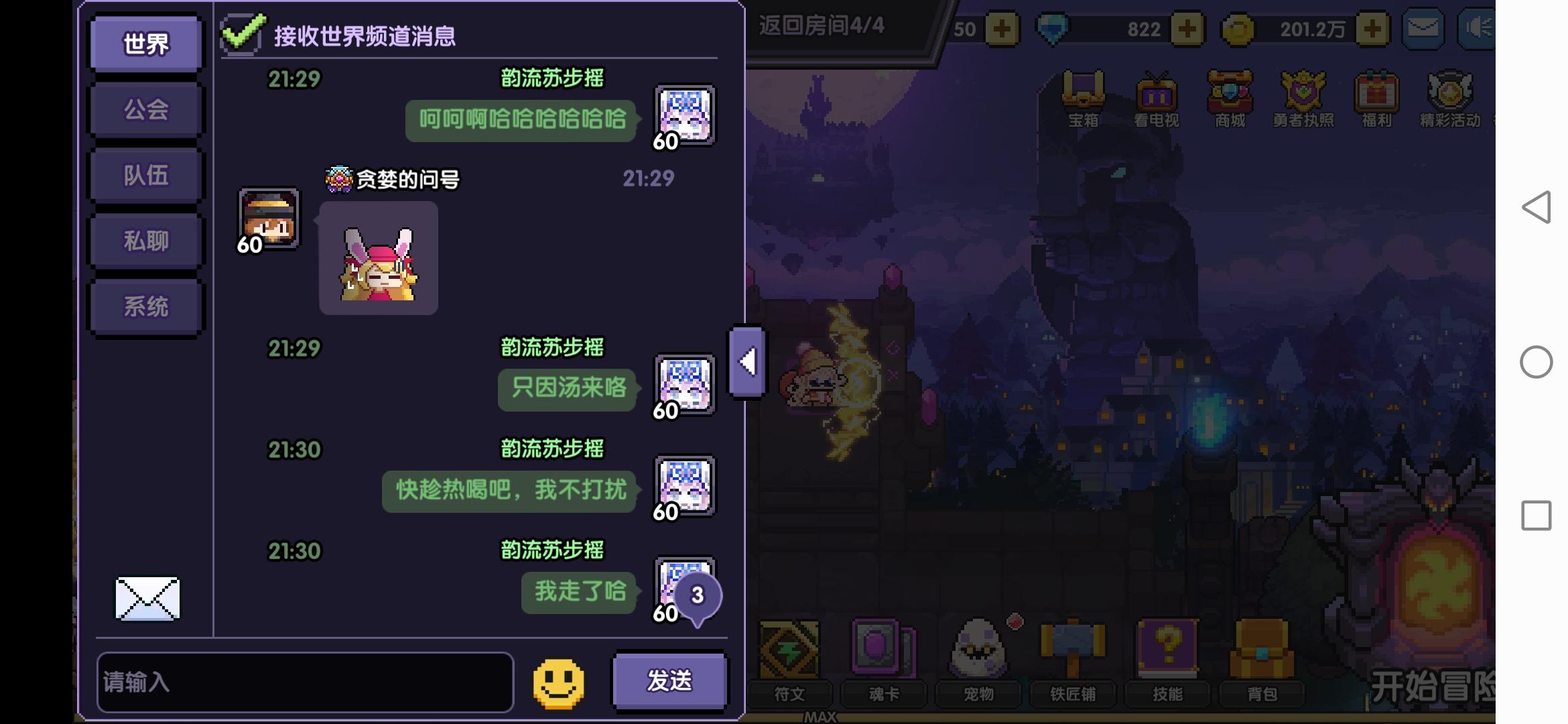The width and height of the screenshot is (1568, 724).
Task: Disable 接收世界频道消息 checkbox
Action: pyautogui.click(x=243, y=30)
